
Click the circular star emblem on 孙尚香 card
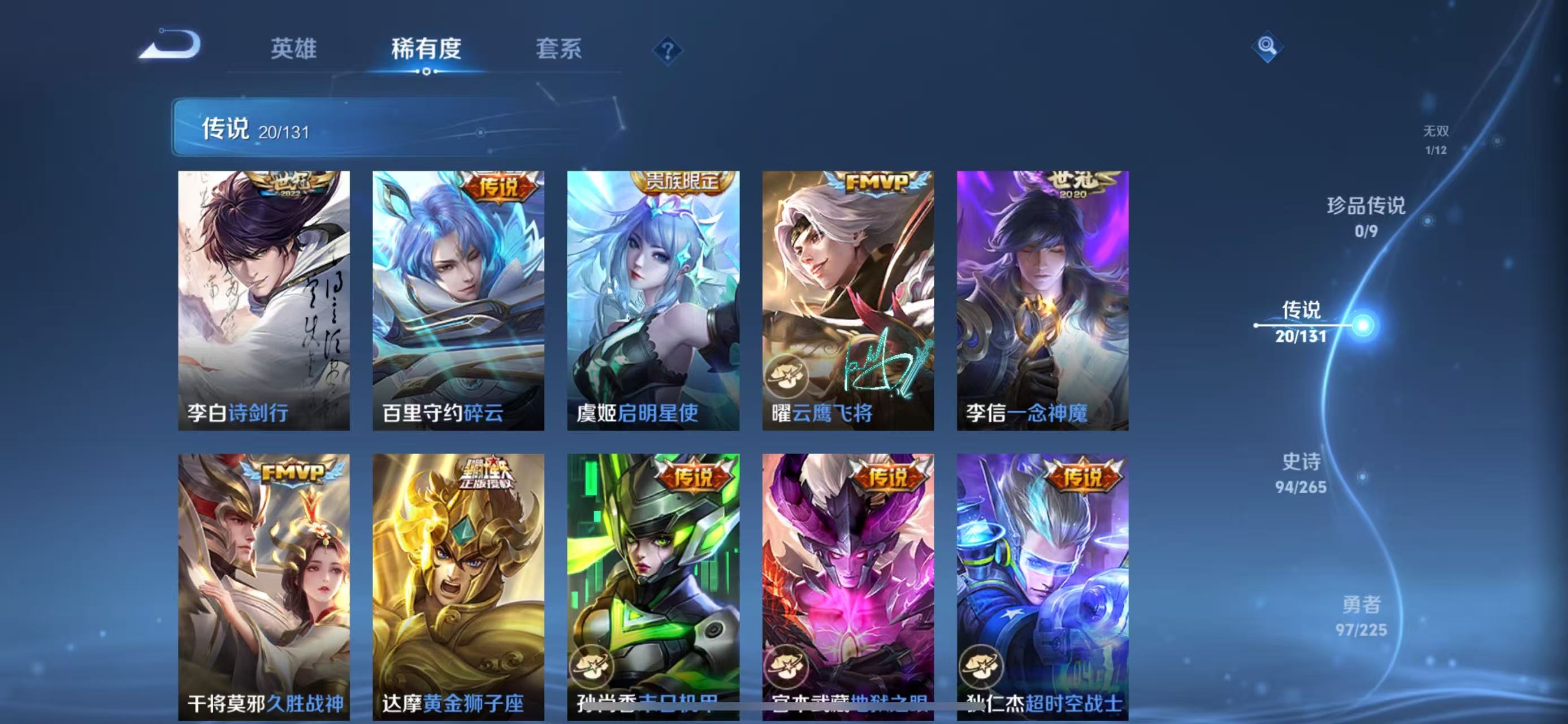tap(594, 667)
